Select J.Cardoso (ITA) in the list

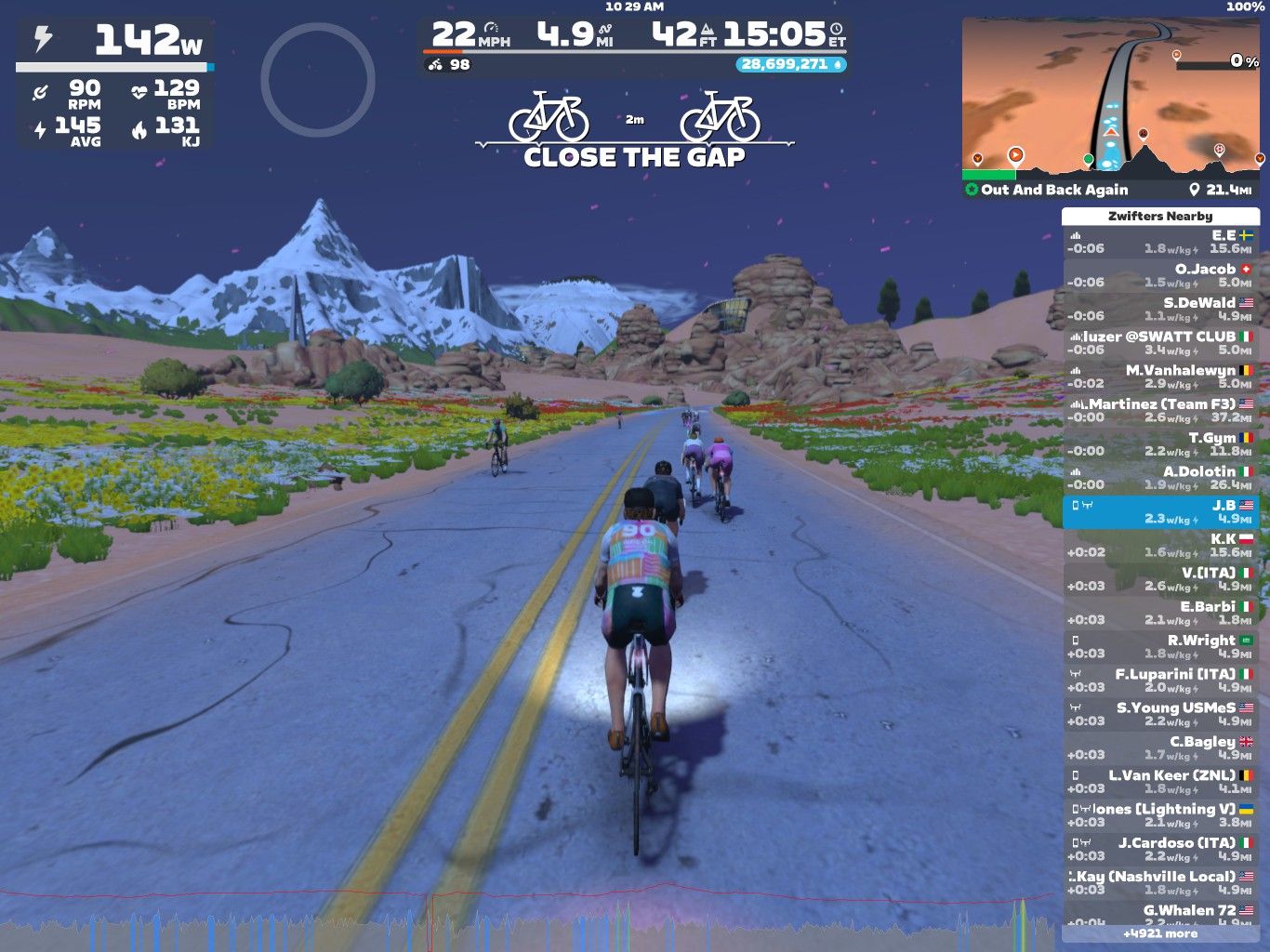tap(1160, 849)
